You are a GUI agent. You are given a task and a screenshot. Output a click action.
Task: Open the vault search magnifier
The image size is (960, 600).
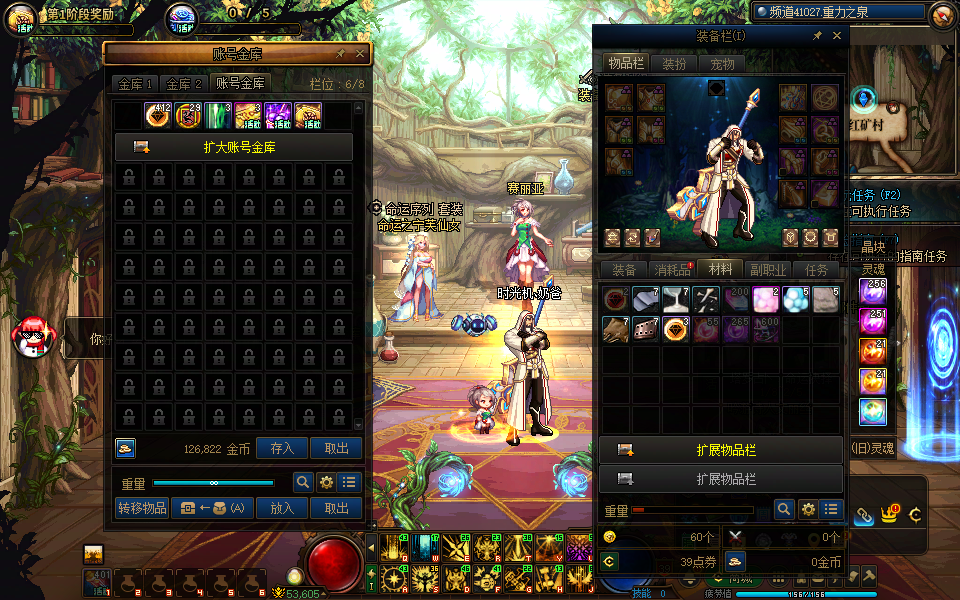tap(302, 482)
